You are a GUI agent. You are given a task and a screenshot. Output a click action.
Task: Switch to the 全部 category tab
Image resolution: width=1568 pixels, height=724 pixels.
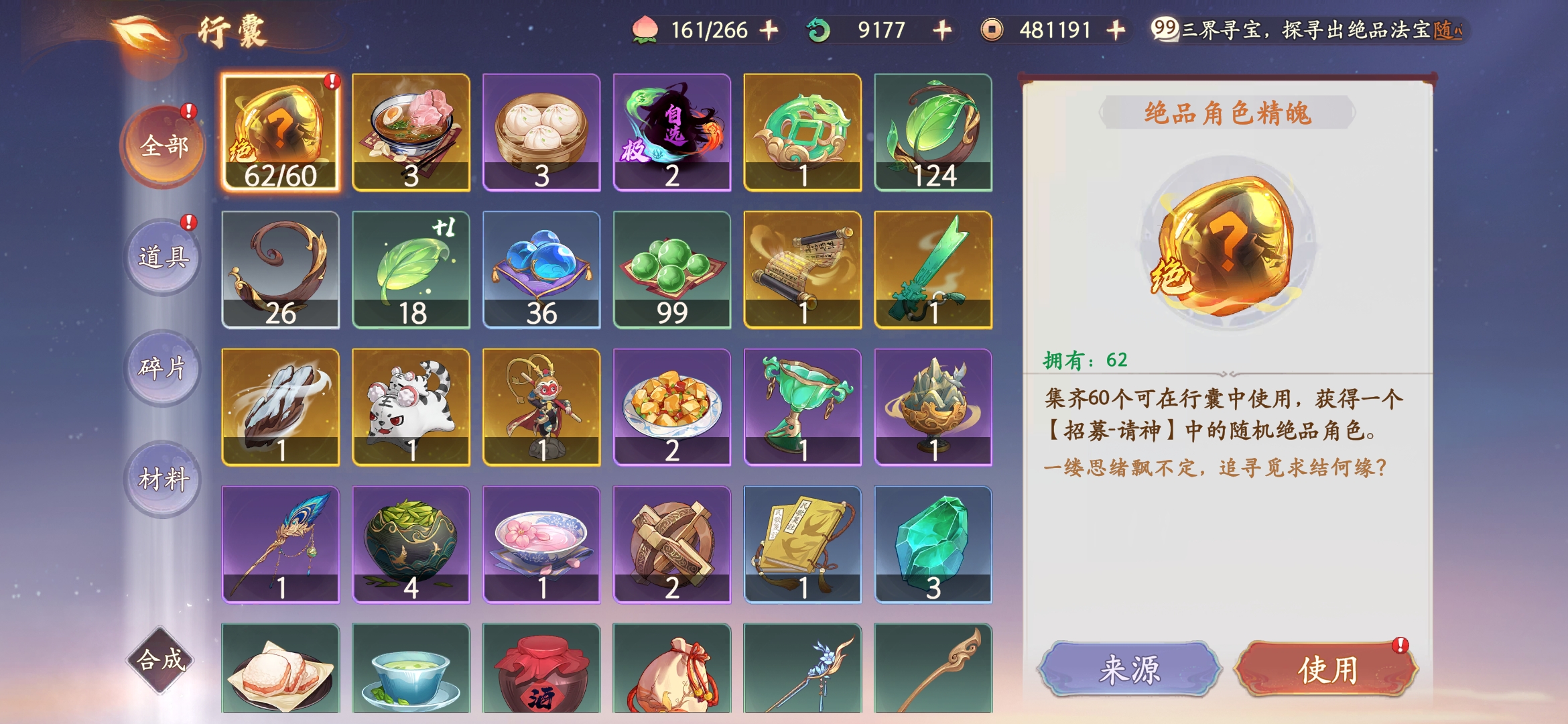(163, 145)
